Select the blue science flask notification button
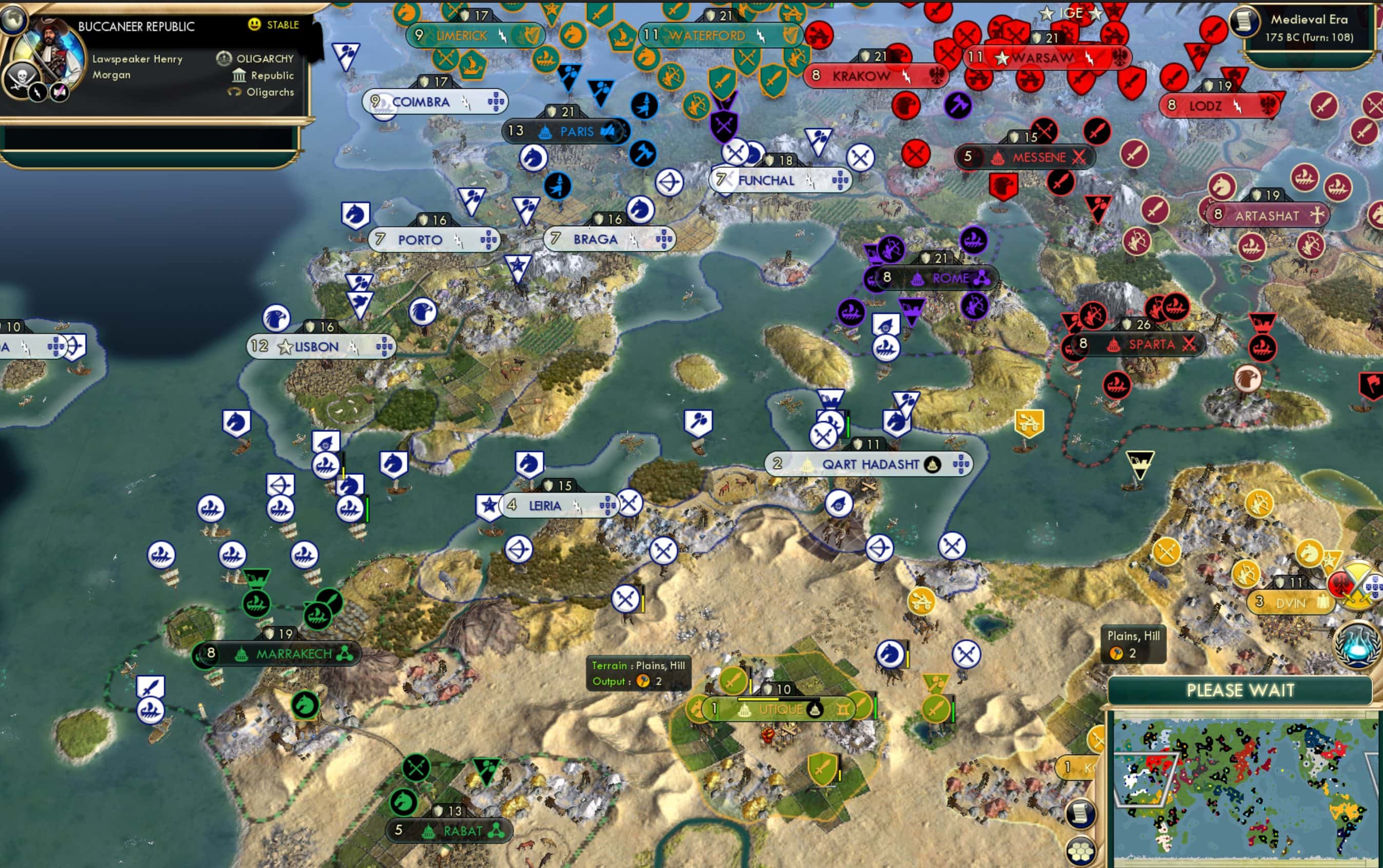Image resolution: width=1383 pixels, height=868 pixels. (x=1356, y=646)
